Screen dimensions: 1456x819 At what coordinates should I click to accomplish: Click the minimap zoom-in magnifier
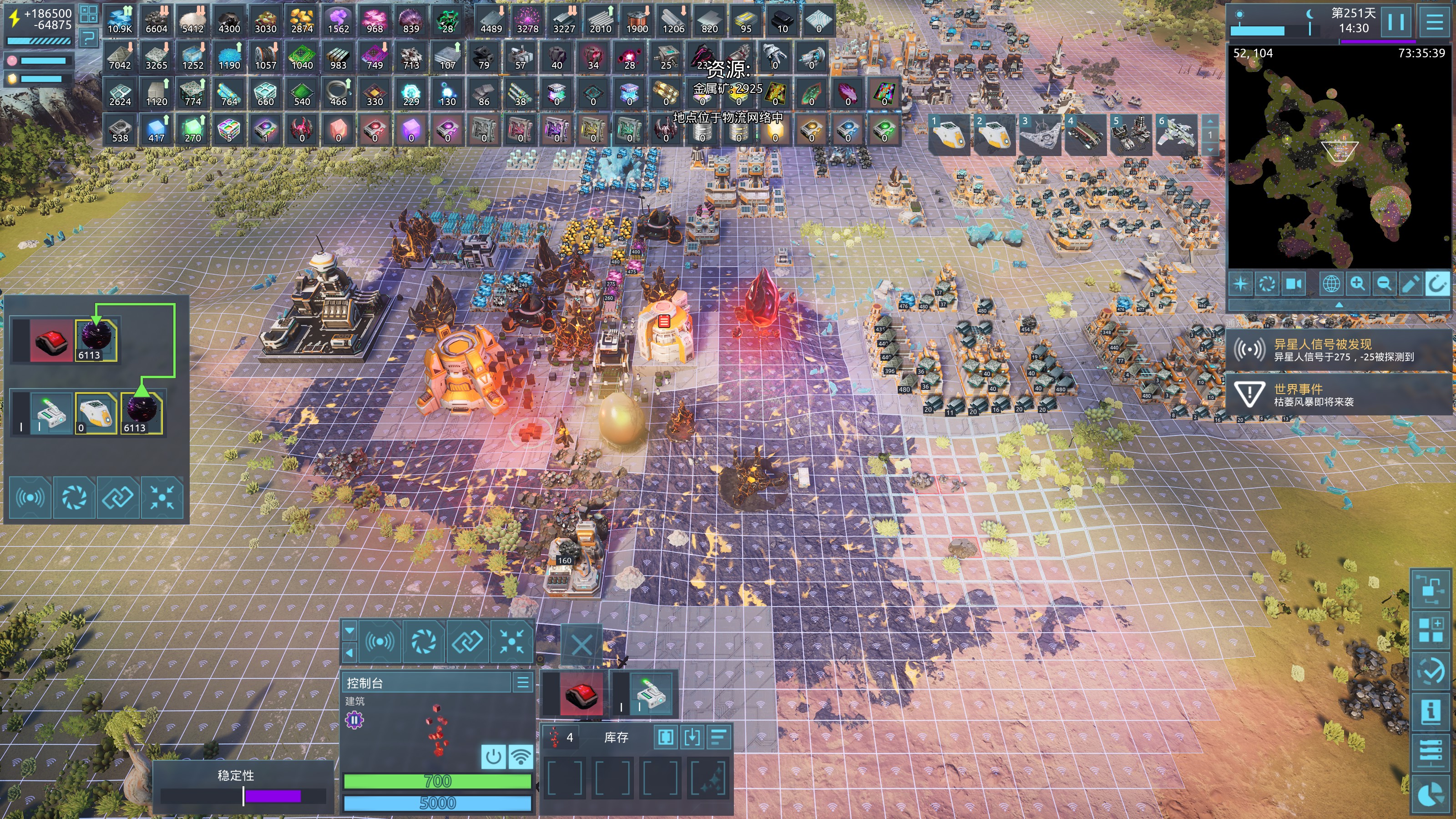click(1357, 283)
